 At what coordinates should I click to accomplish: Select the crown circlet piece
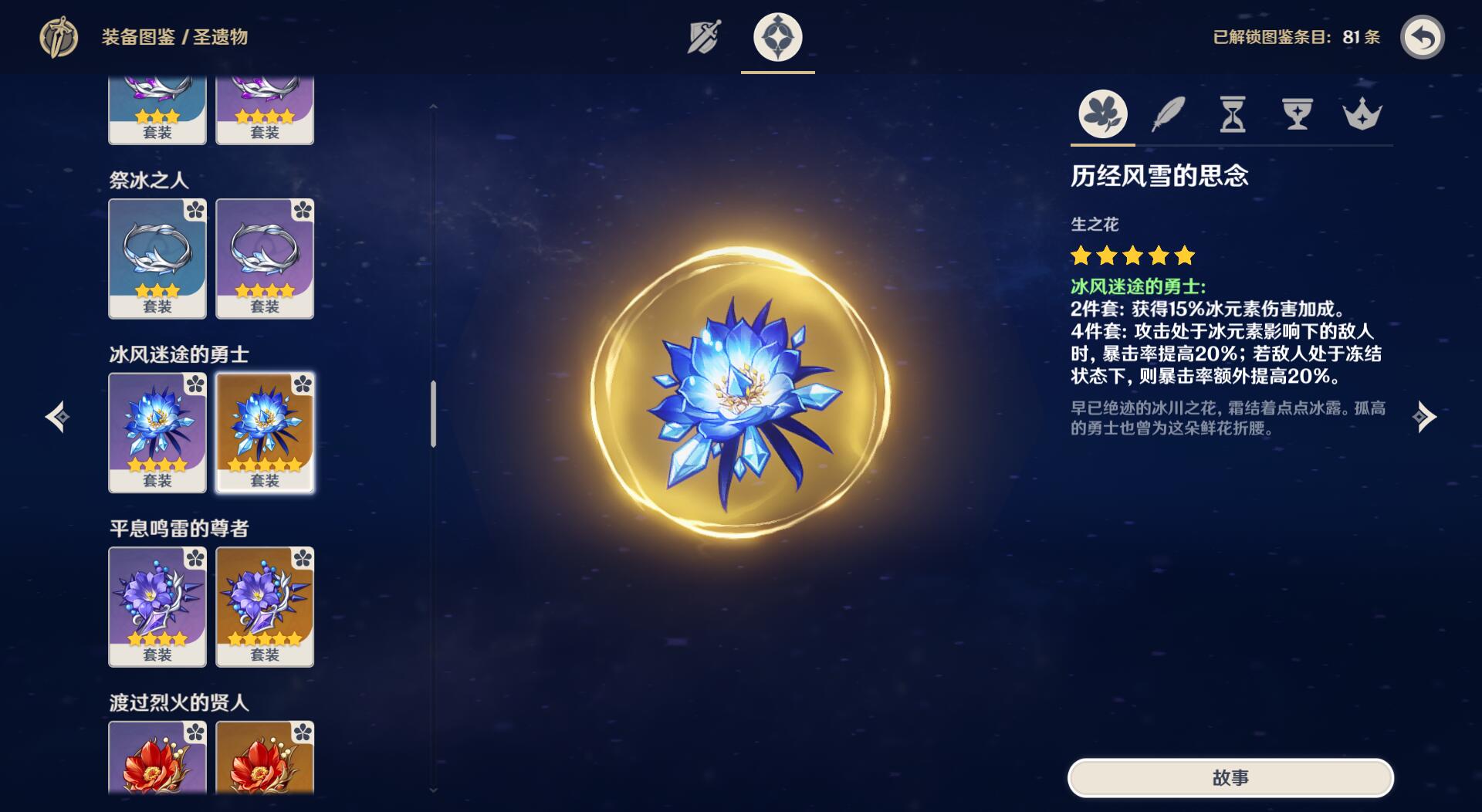tap(1362, 114)
